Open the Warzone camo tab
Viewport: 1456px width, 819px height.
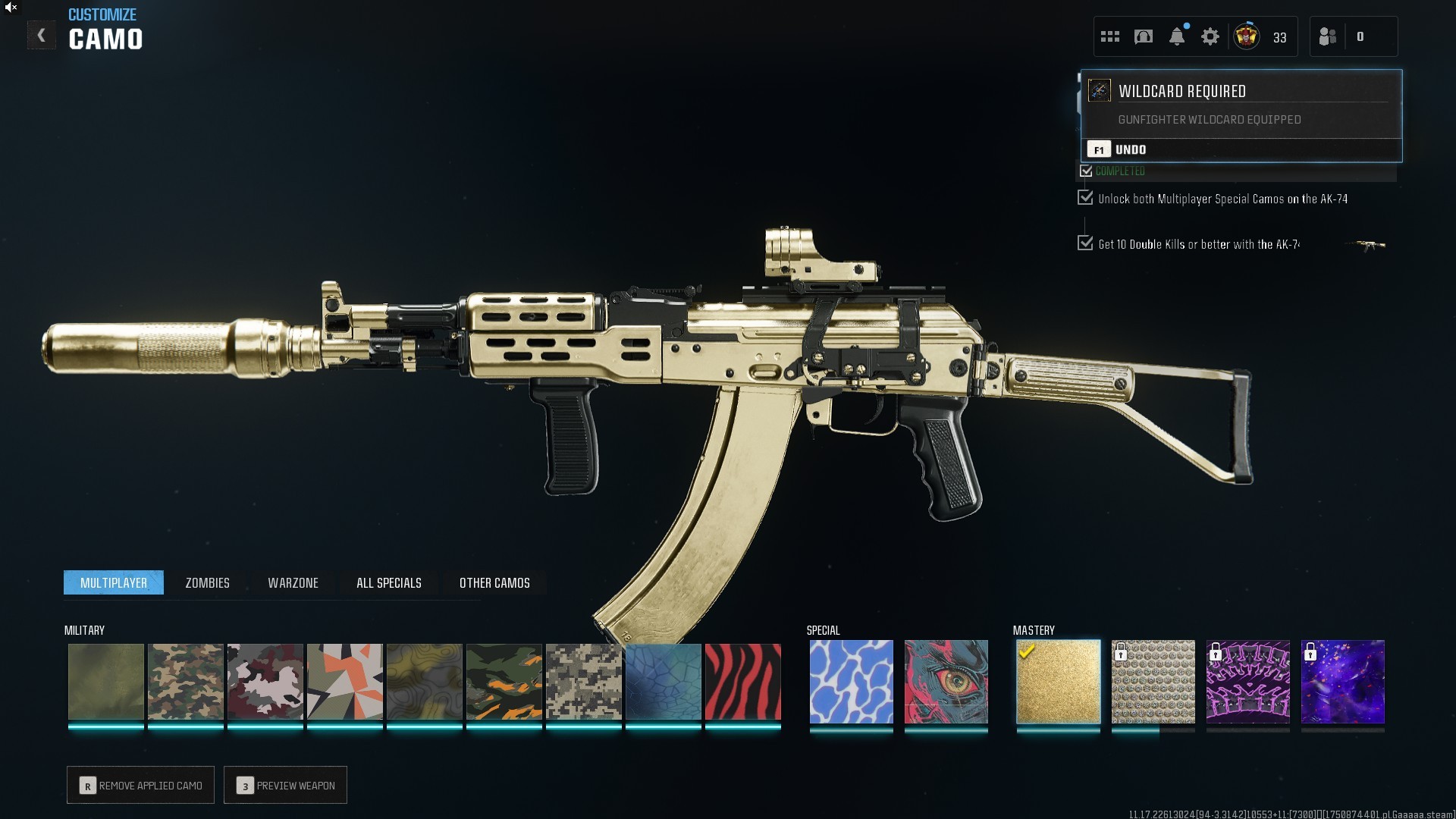point(293,582)
